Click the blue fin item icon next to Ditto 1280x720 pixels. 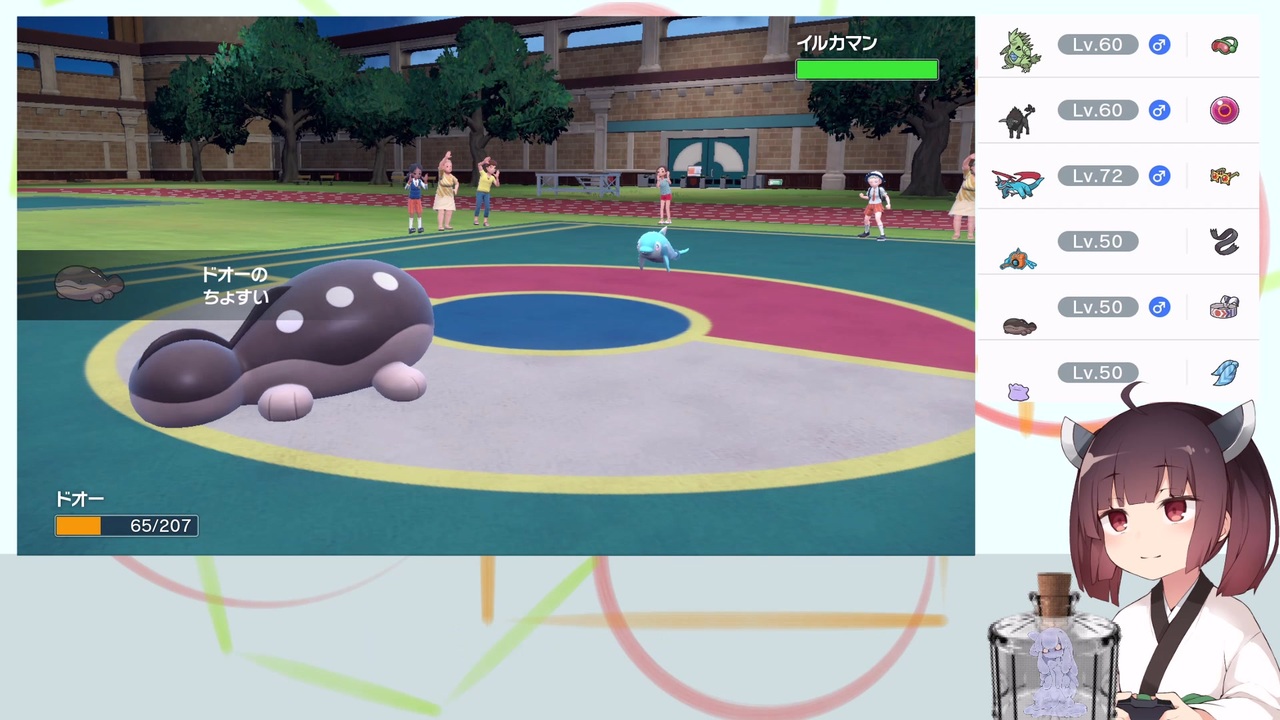(1224, 372)
